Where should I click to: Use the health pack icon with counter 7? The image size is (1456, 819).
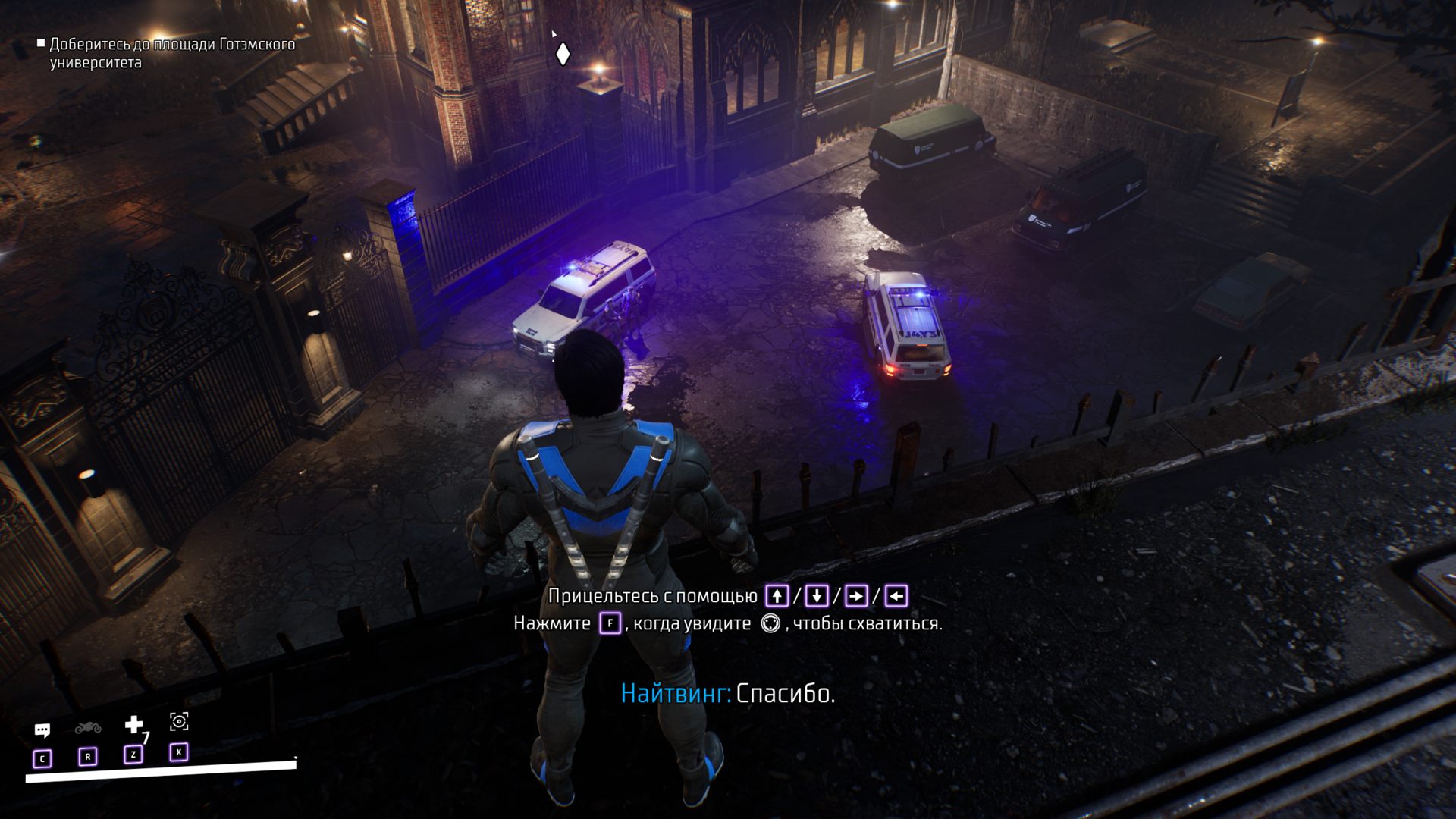(133, 724)
